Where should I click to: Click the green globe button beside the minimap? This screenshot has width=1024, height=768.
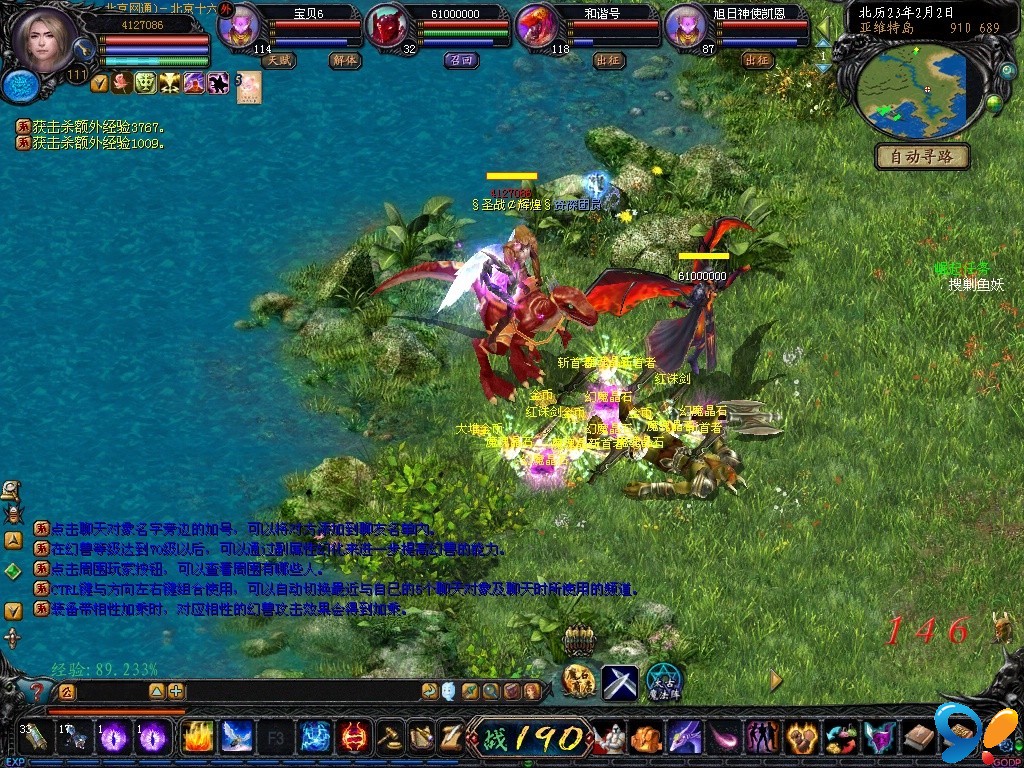coord(994,103)
